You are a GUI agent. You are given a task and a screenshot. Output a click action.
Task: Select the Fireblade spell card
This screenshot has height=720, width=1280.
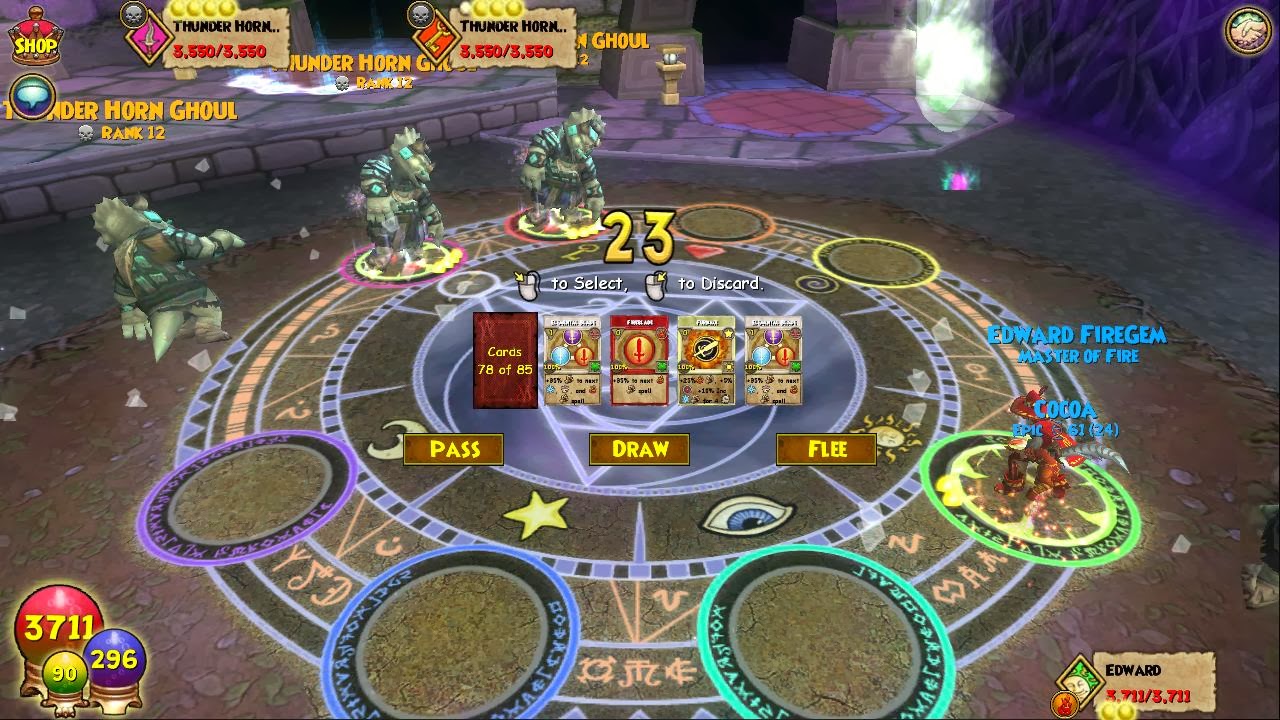click(x=639, y=360)
